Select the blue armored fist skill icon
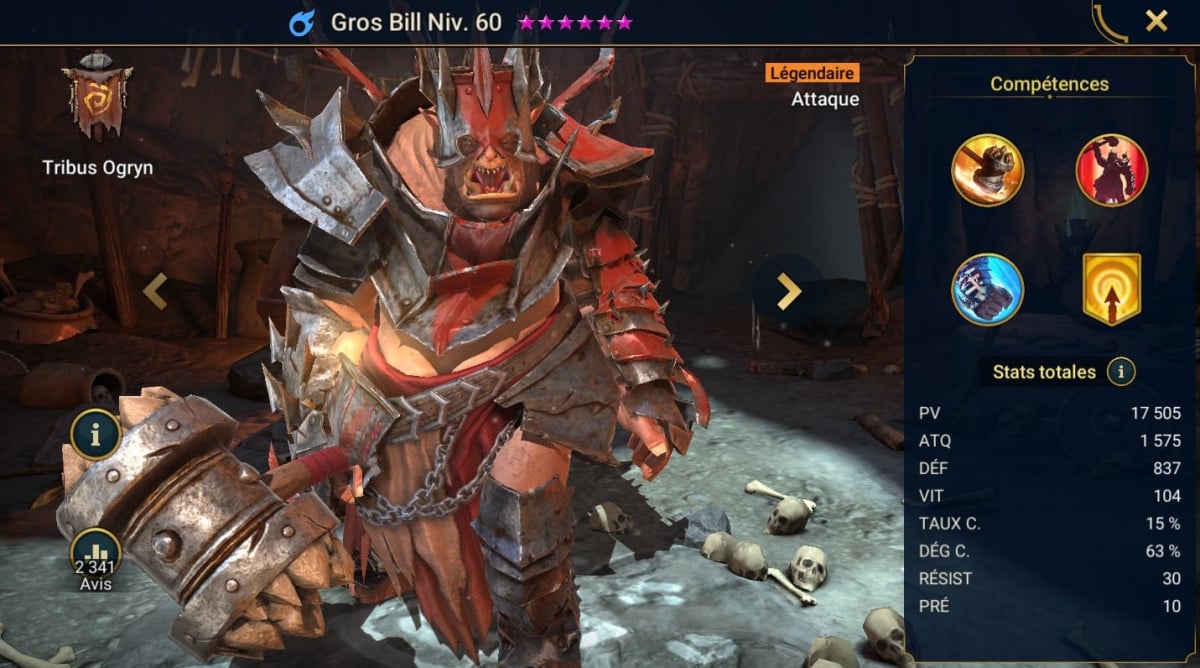1200x668 pixels. click(x=987, y=289)
